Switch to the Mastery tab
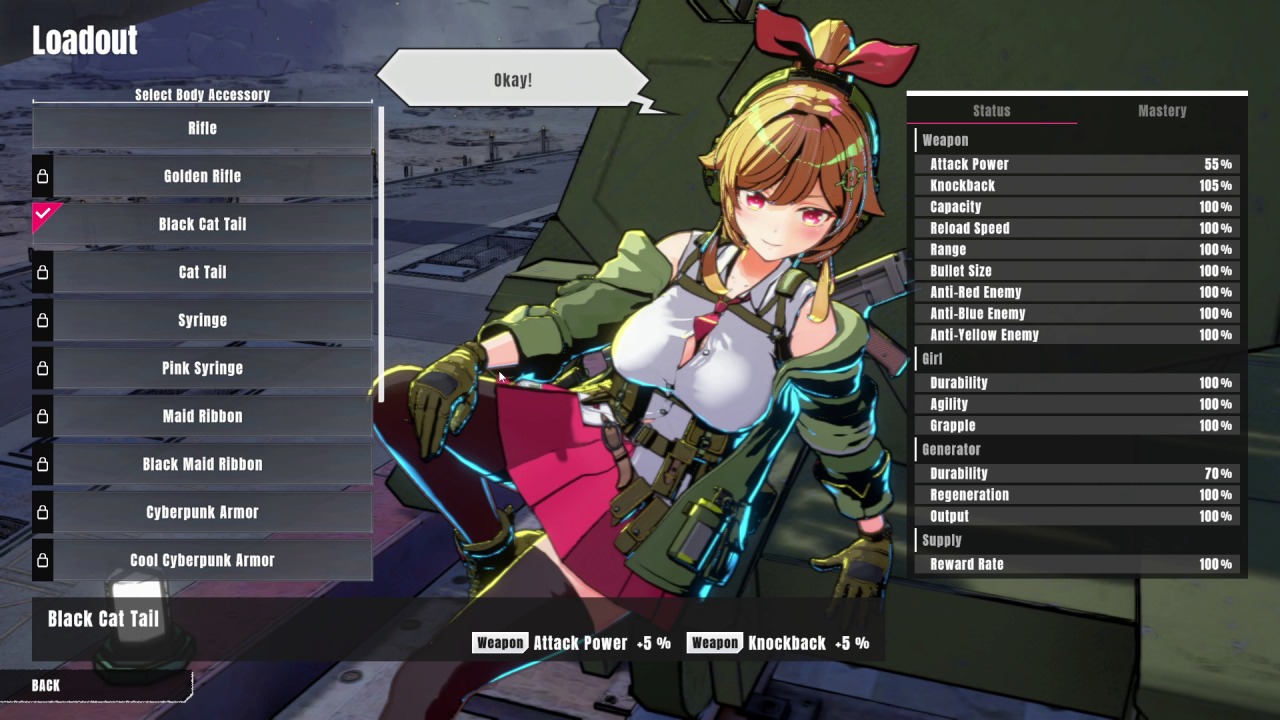1280x720 pixels. click(x=1162, y=111)
